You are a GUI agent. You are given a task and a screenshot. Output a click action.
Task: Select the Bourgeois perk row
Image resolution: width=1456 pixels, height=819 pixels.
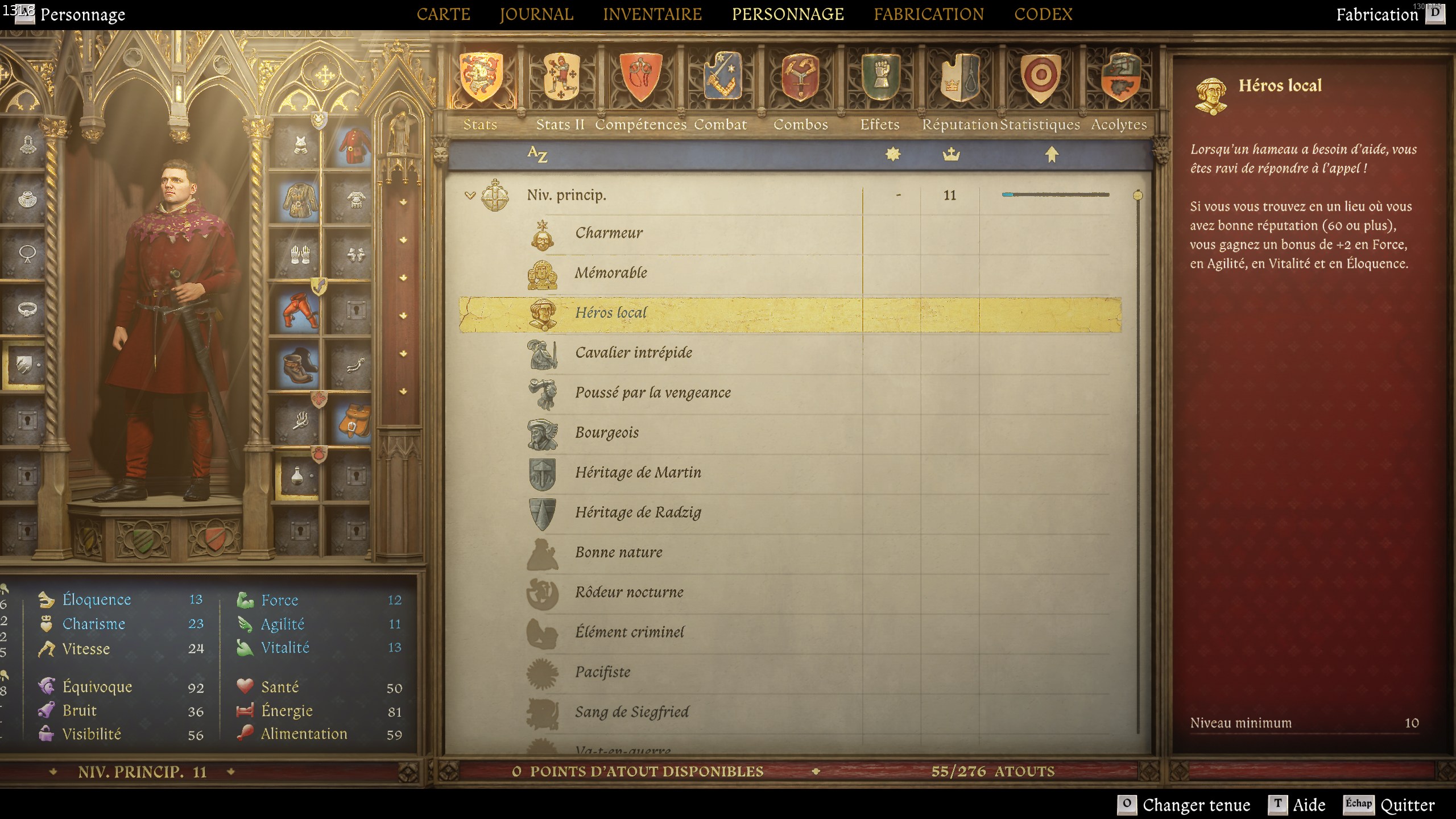point(607,432)
